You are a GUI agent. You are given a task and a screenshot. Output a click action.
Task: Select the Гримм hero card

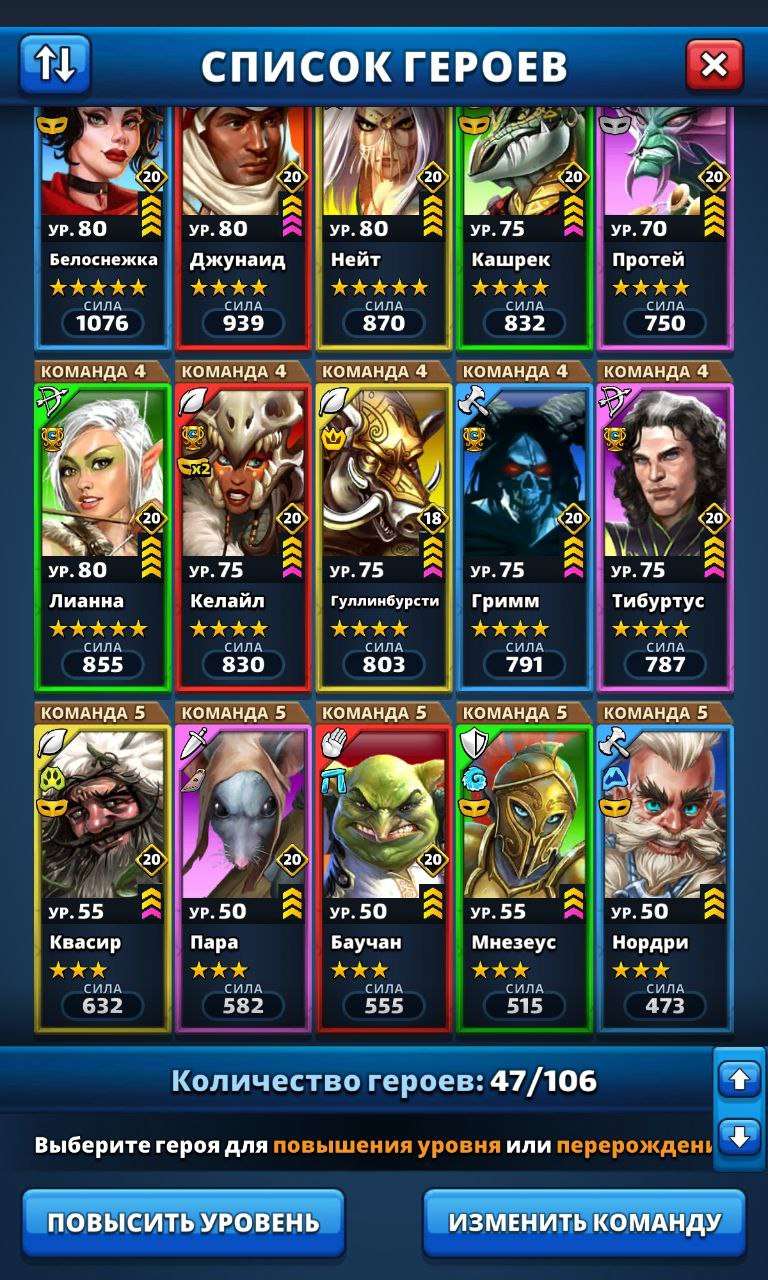click(x=524, y=535)
